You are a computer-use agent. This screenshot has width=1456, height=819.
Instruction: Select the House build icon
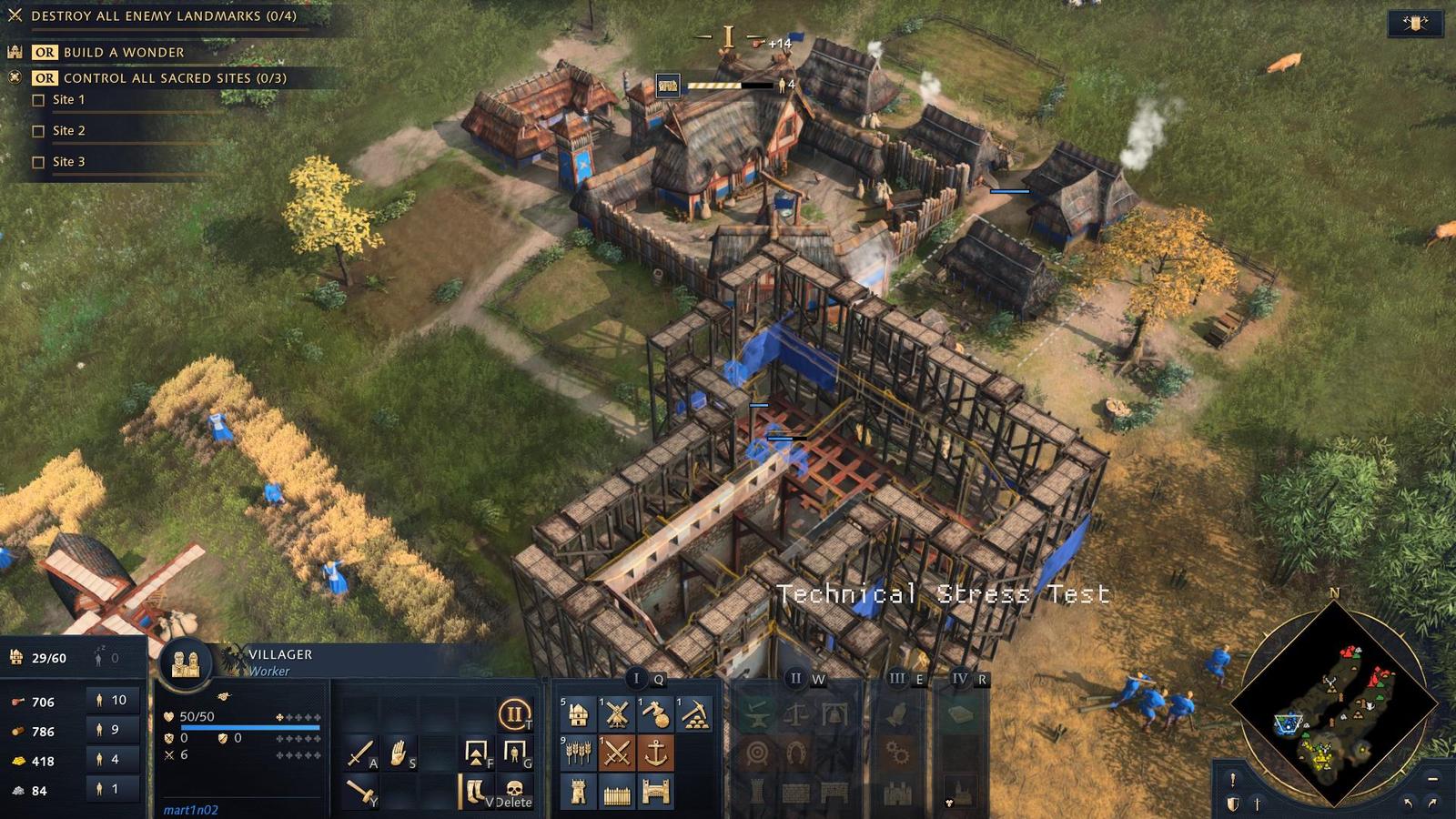pyautogui.click(x=577, y=715)
